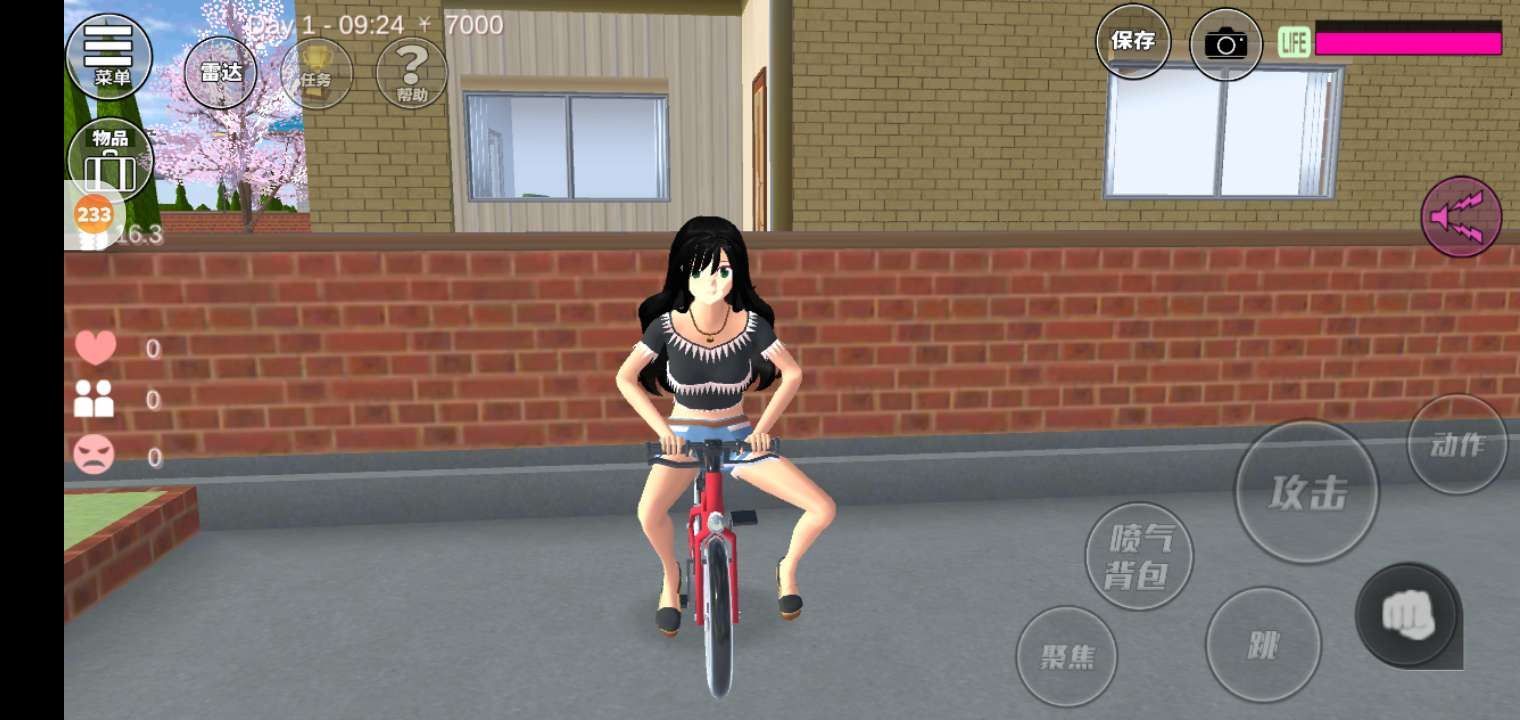Activate the 雷达 radar button
The height and width of the screenshot is (720, 1520).
click(x=220, y=72)
